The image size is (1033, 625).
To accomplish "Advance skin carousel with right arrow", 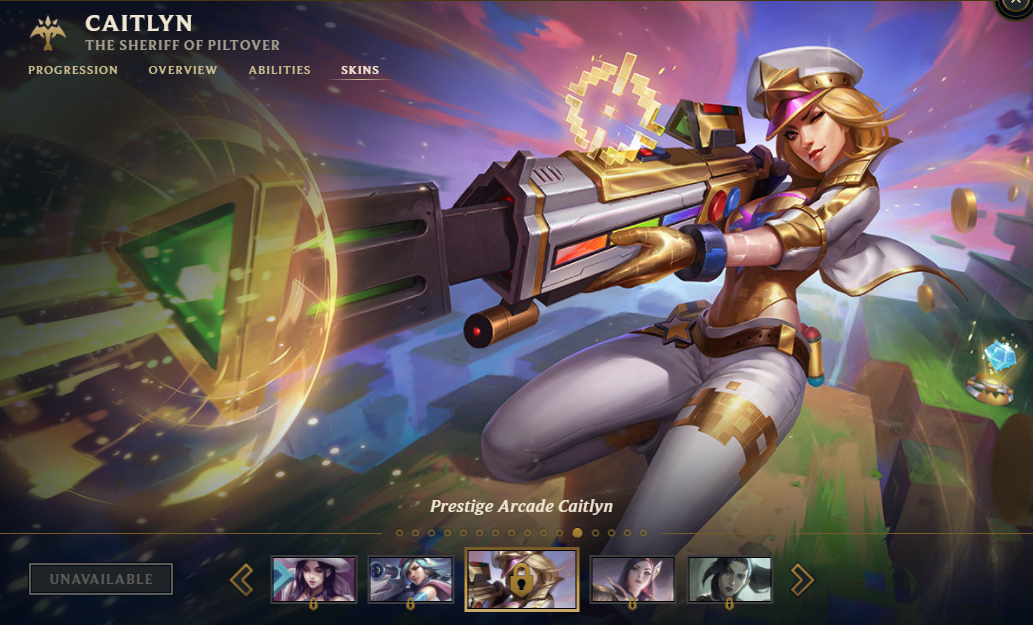I will [x=802, y=579].
